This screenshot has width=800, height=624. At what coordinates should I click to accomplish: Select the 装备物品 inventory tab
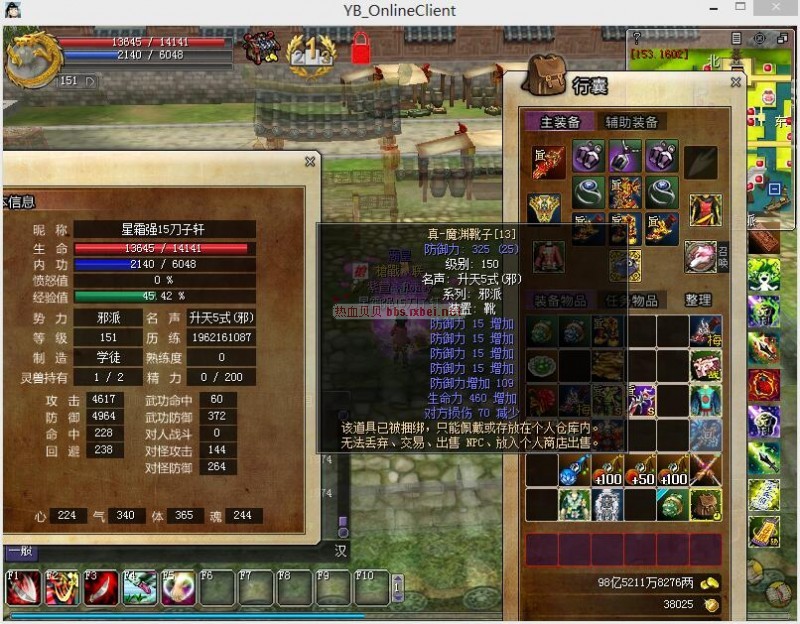pos(559,300)
